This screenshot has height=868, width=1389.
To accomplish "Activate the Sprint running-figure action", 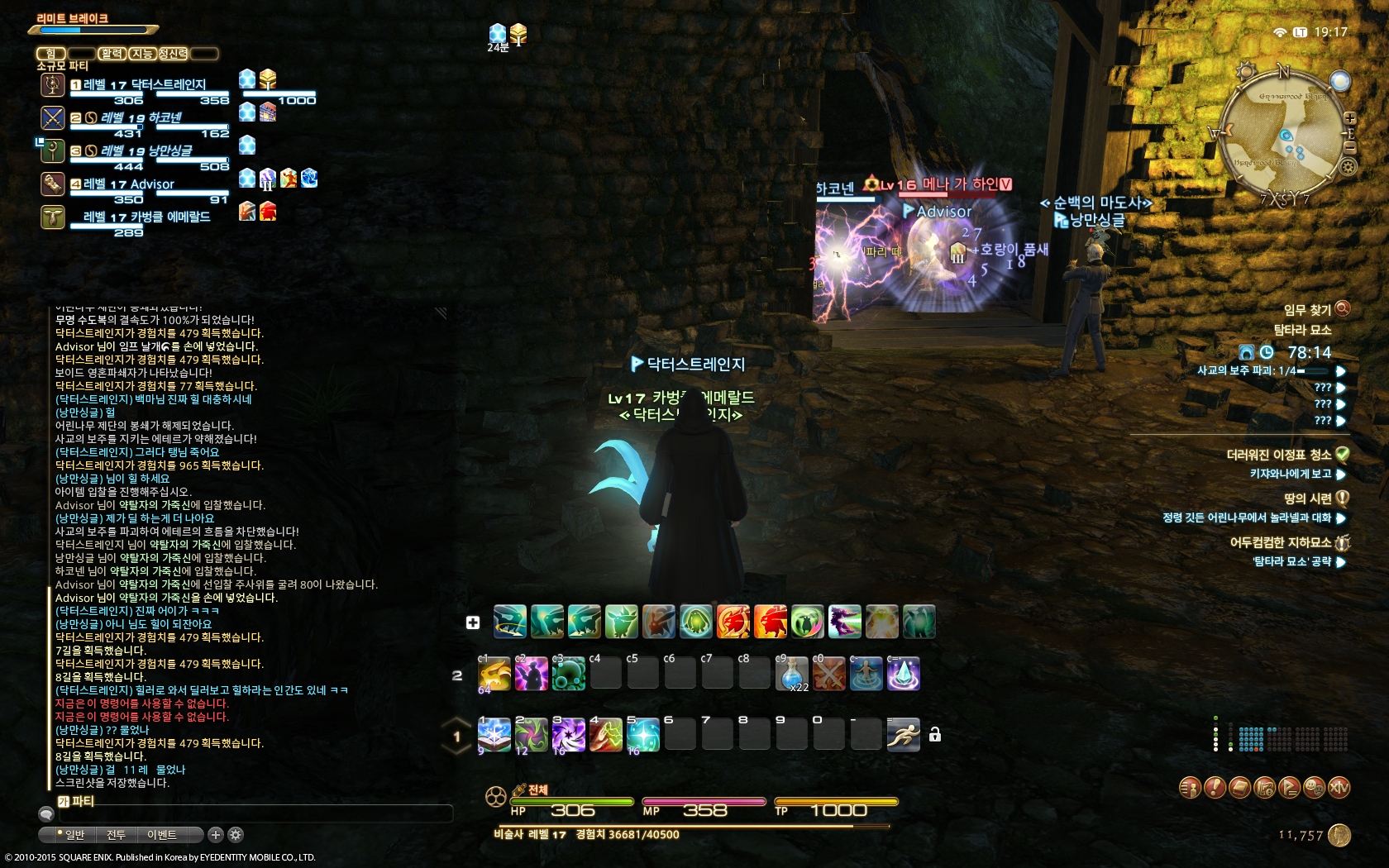I will click(x=903, y=735).
